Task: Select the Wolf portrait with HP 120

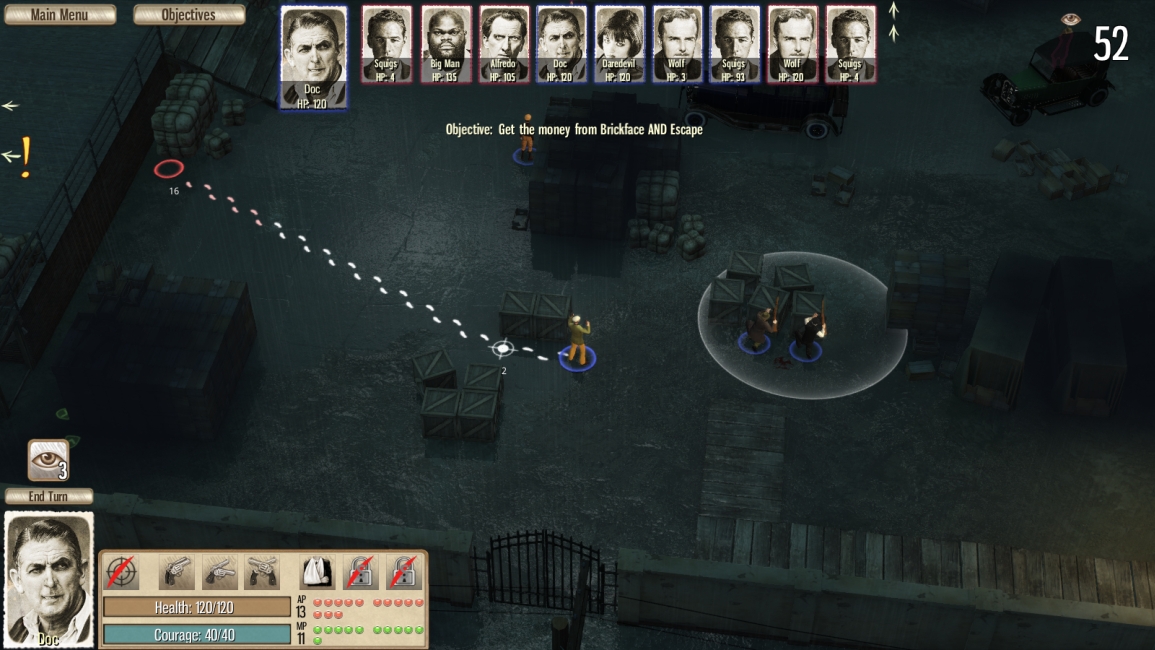Action: coord(792,44)
